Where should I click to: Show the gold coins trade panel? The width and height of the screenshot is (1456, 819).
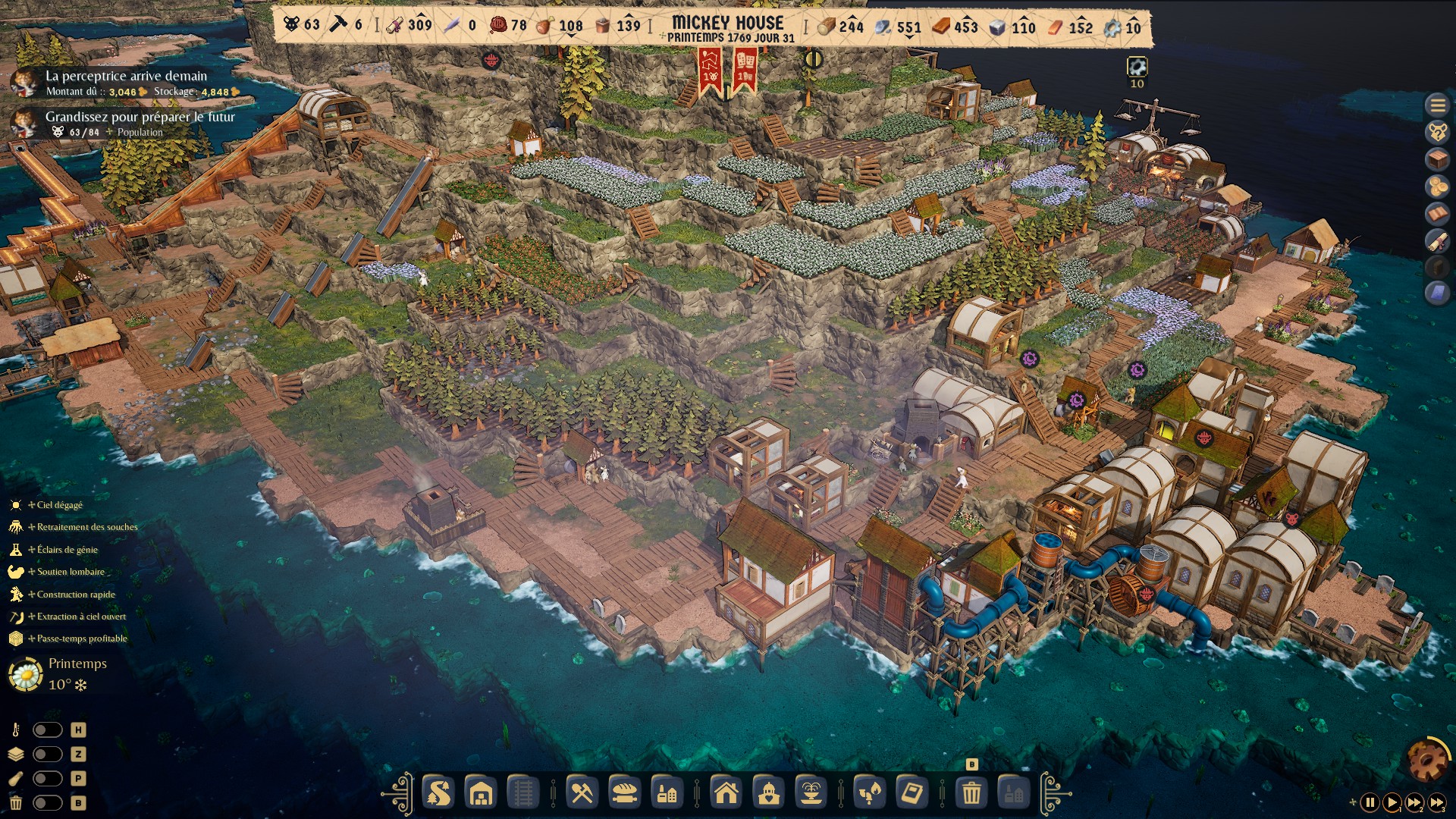[x=1437, y=186]
